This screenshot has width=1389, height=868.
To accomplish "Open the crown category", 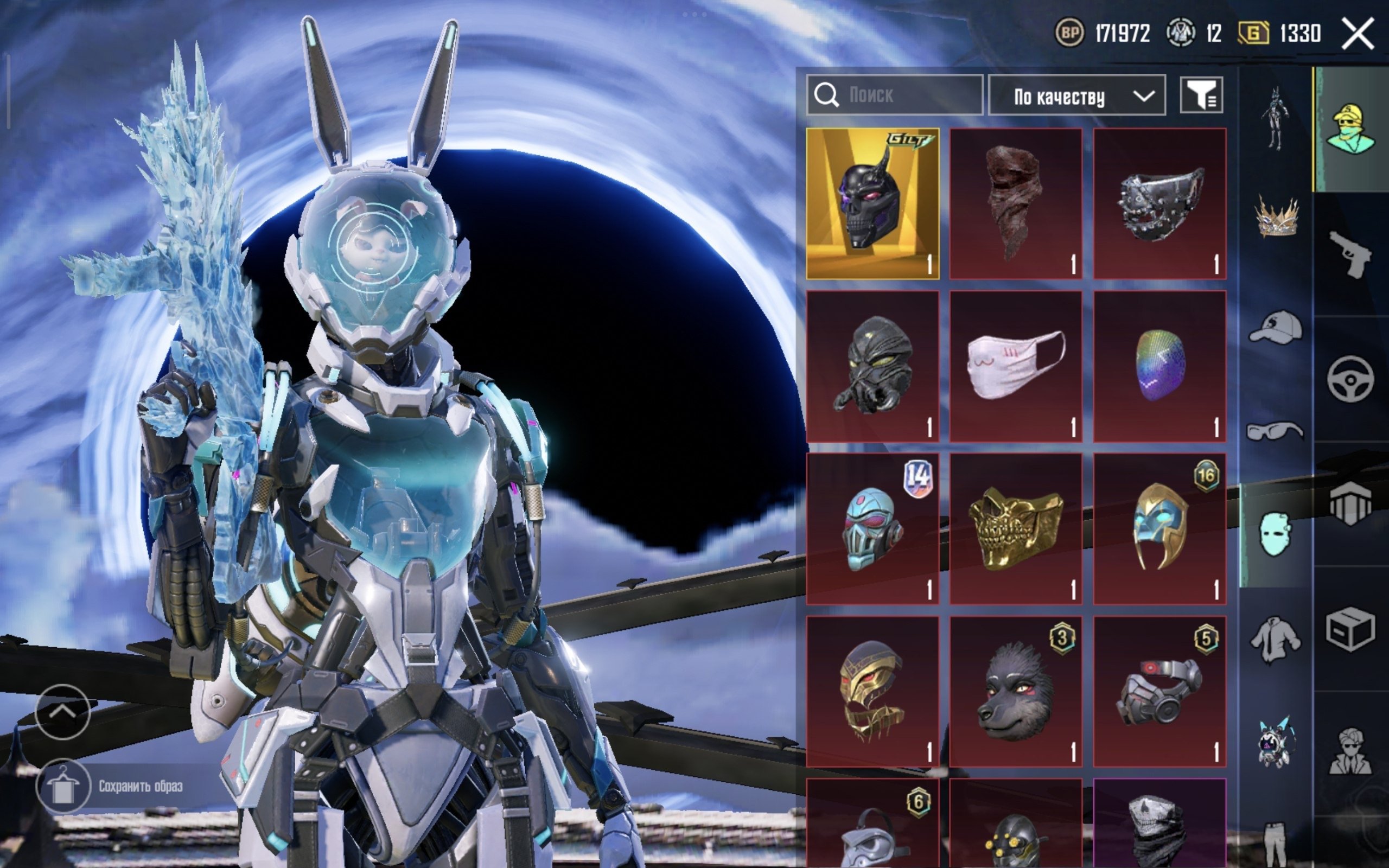I will tap(1275, 218).
